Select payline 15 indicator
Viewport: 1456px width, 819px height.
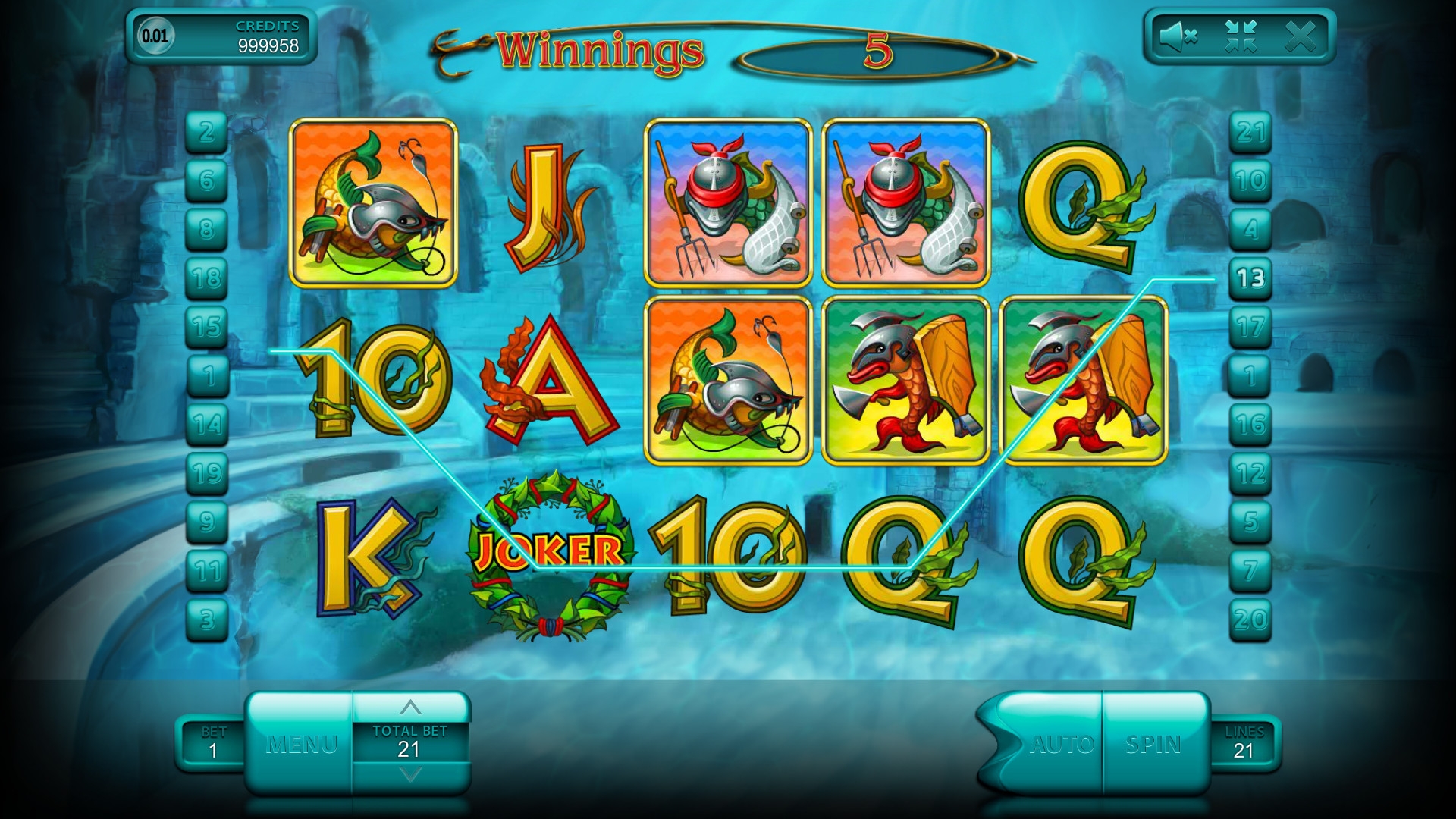[x=207, y=327]
